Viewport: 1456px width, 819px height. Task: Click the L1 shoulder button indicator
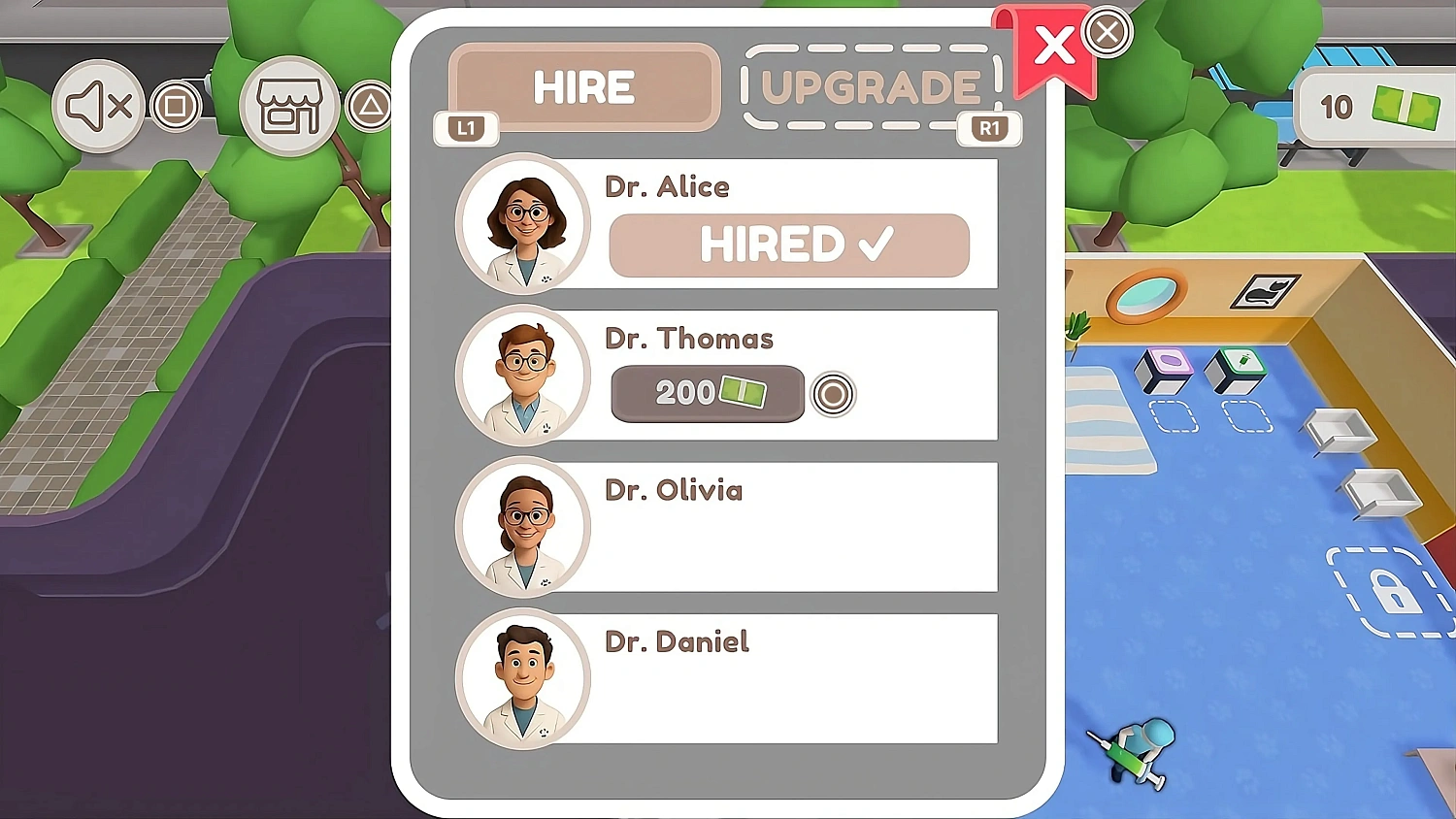tap(466, 128)
